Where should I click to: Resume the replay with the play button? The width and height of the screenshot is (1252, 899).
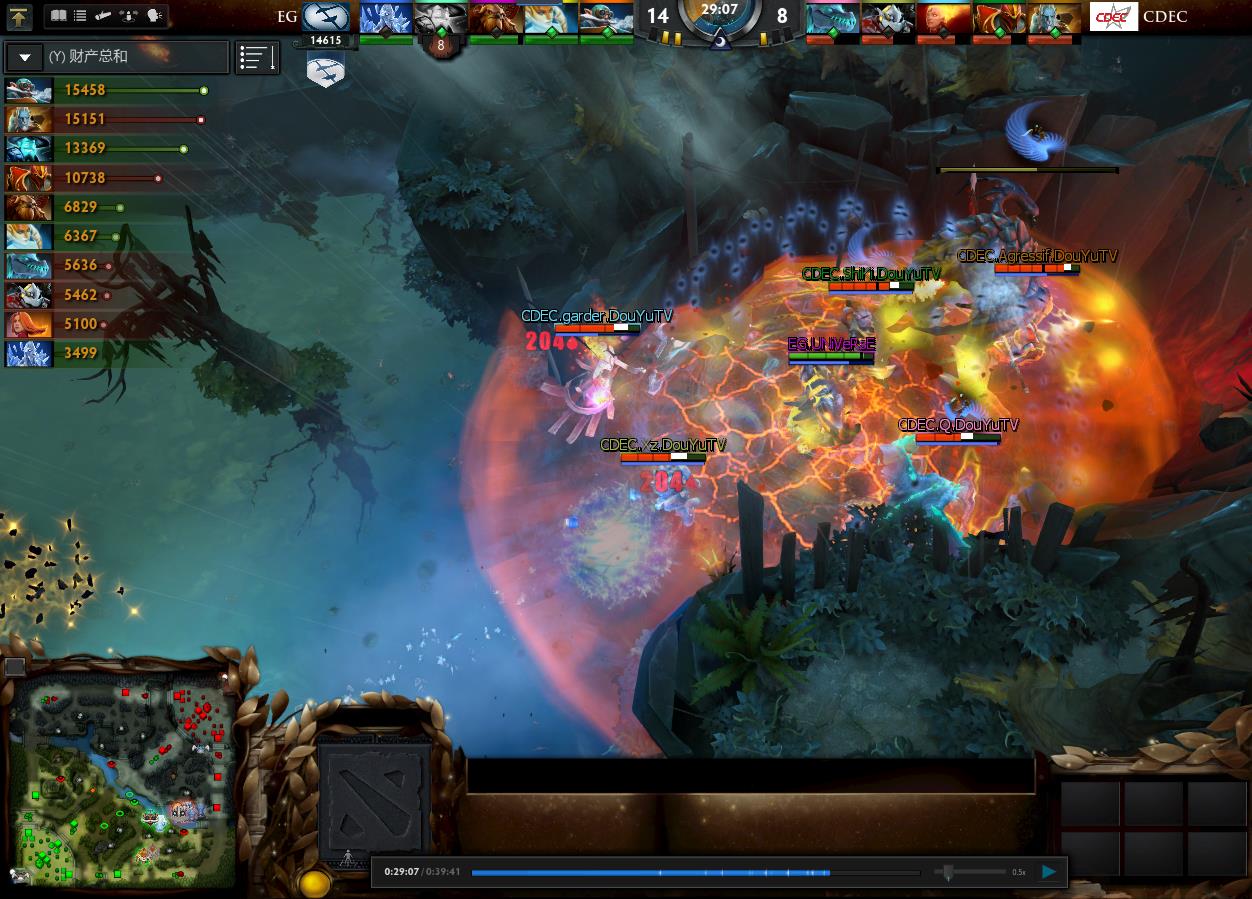1048,872
